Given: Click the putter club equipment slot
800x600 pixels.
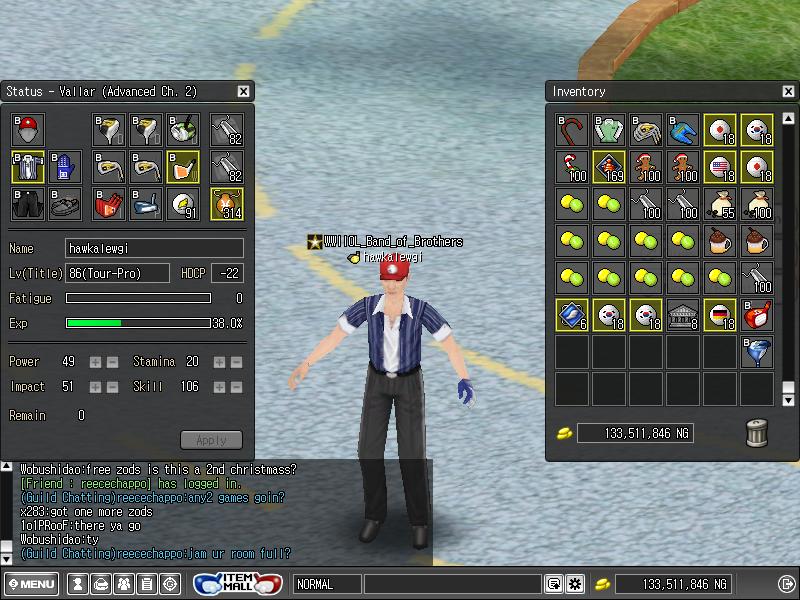Looking at the screenshot, I should pyautogui.click(x=146, y=204).
